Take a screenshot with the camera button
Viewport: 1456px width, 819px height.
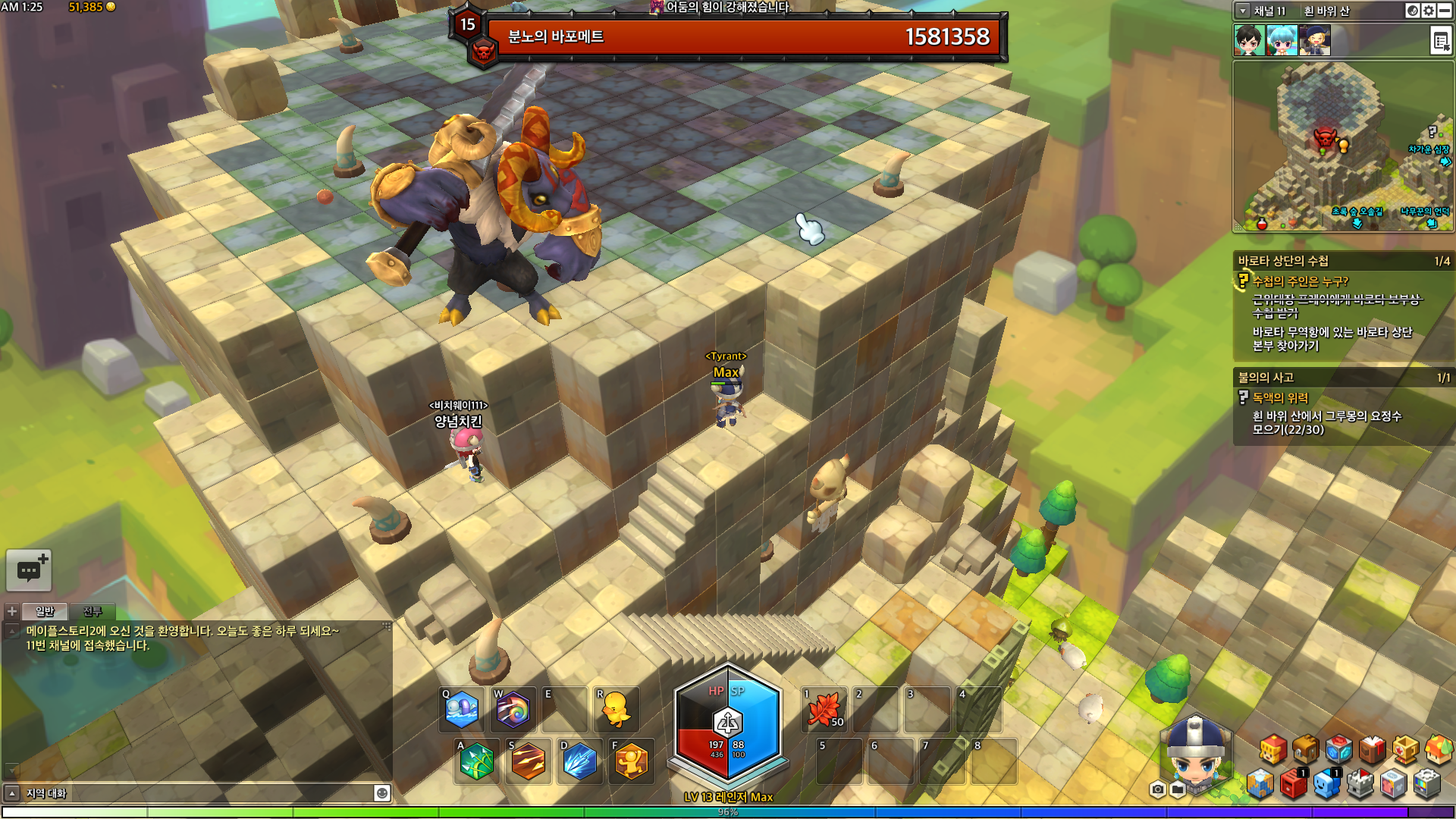click(x=1157, y=790)
